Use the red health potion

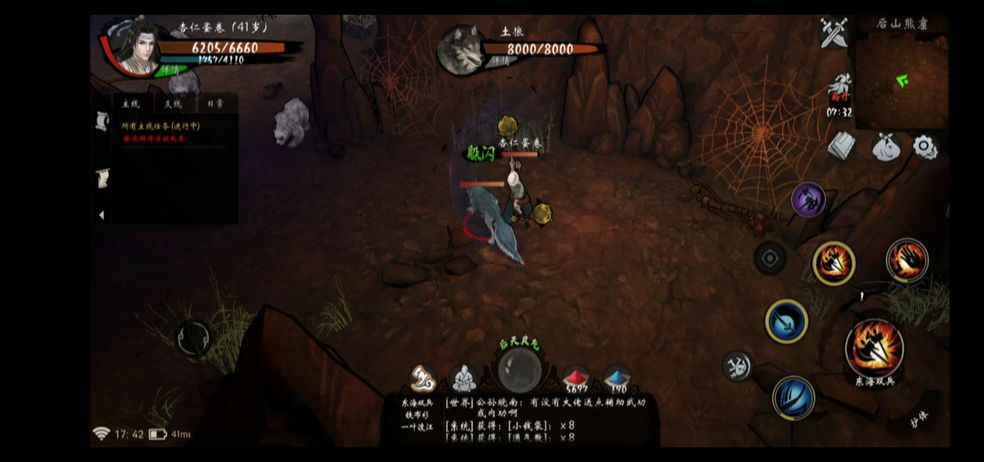coord(576,379)
